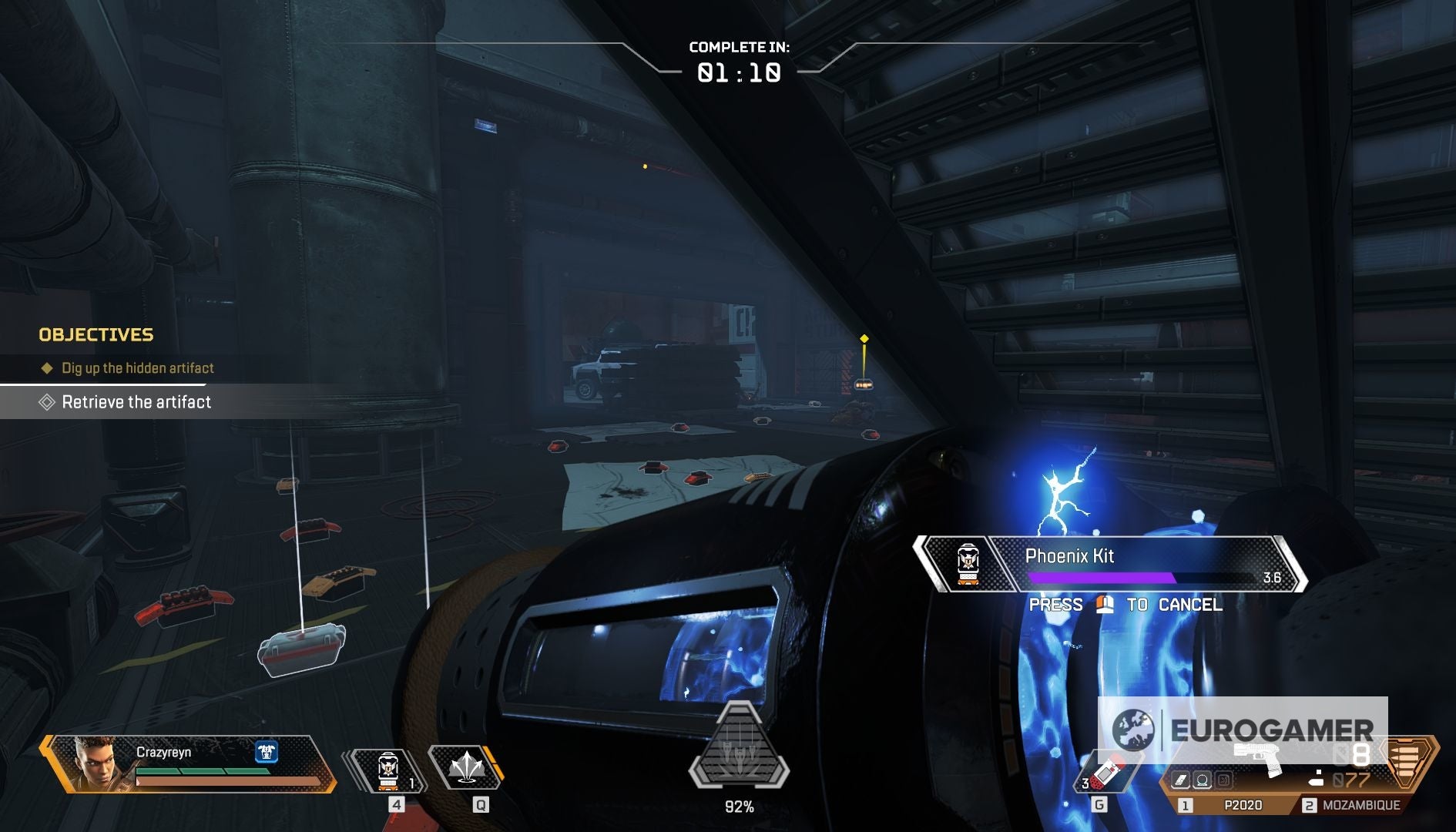Click the Phoenix Kit use progress panel
Screen dimensions: 1456x832
[x=1109, y=565]
